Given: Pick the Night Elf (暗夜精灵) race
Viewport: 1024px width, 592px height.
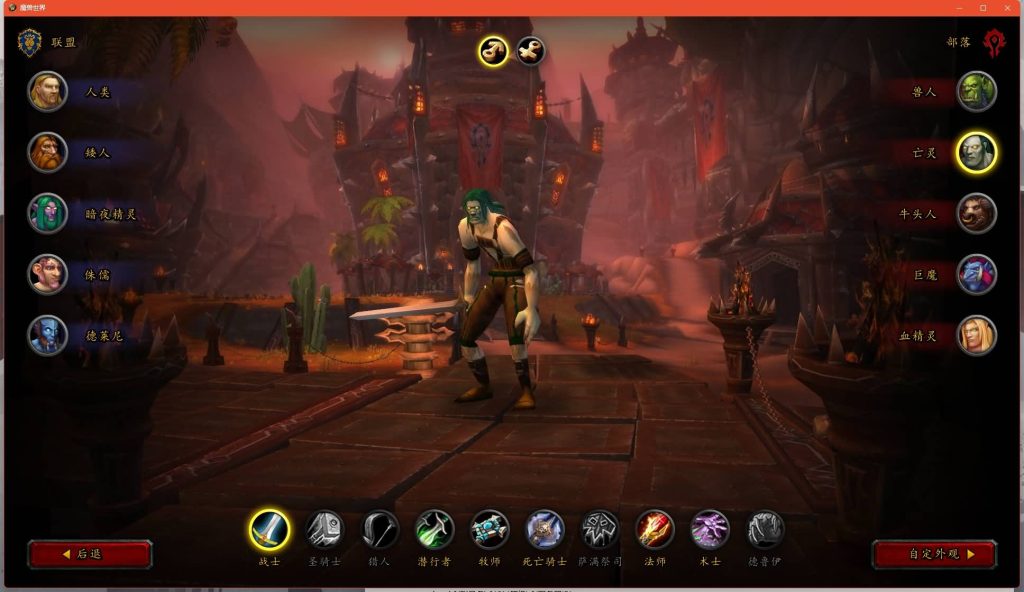Looking at the screenshot, I should point(48,213).
